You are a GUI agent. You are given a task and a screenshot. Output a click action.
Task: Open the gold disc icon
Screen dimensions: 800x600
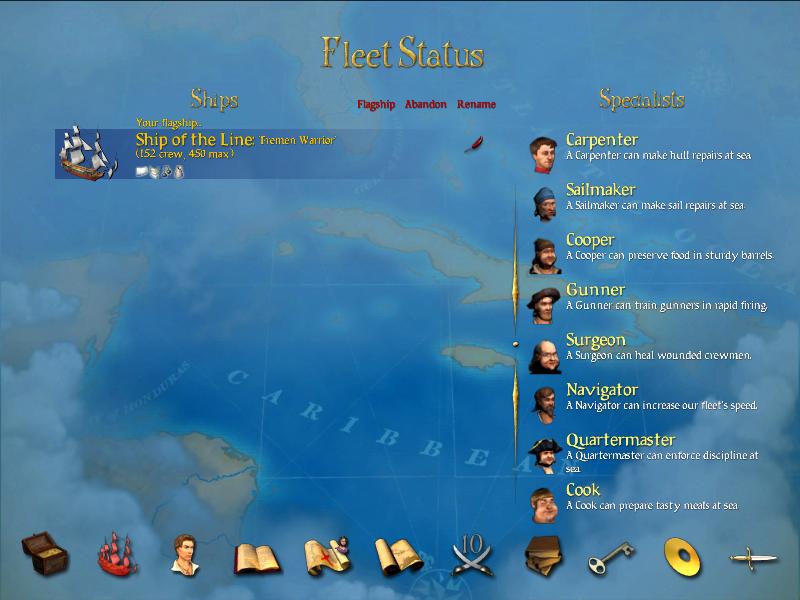click(681, 555)
